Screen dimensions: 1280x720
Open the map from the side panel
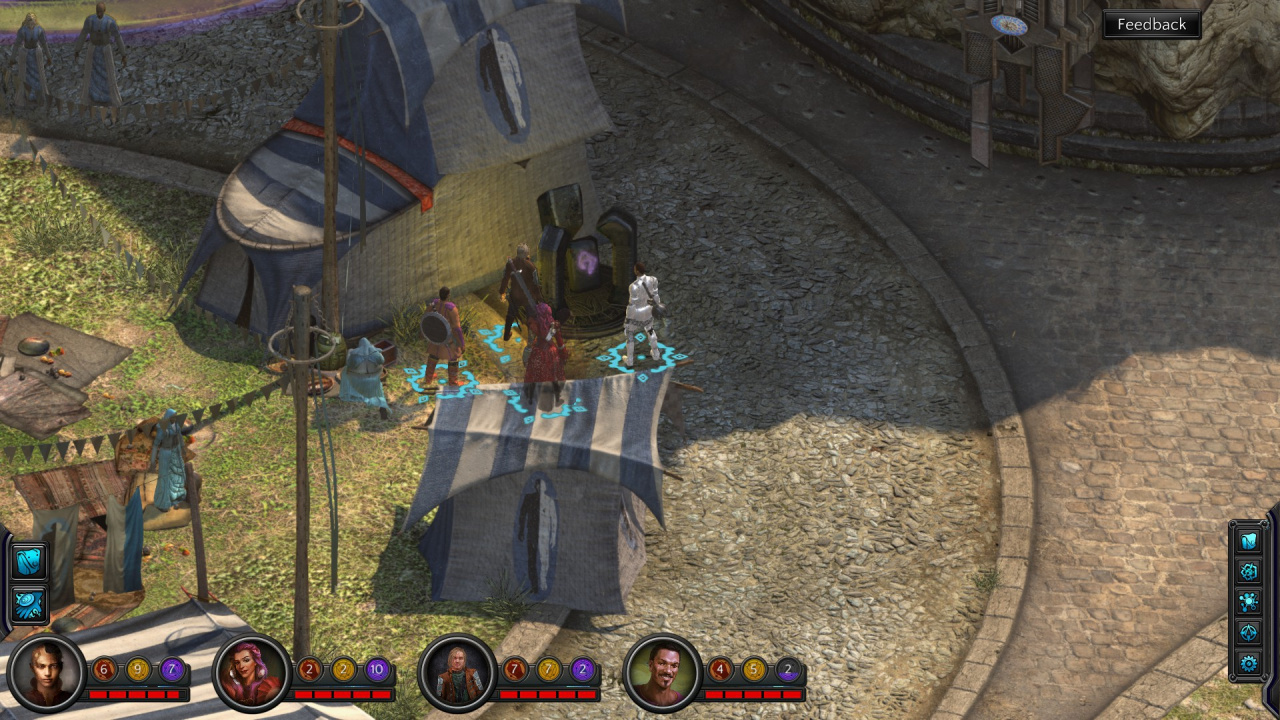coord(1249,542)
